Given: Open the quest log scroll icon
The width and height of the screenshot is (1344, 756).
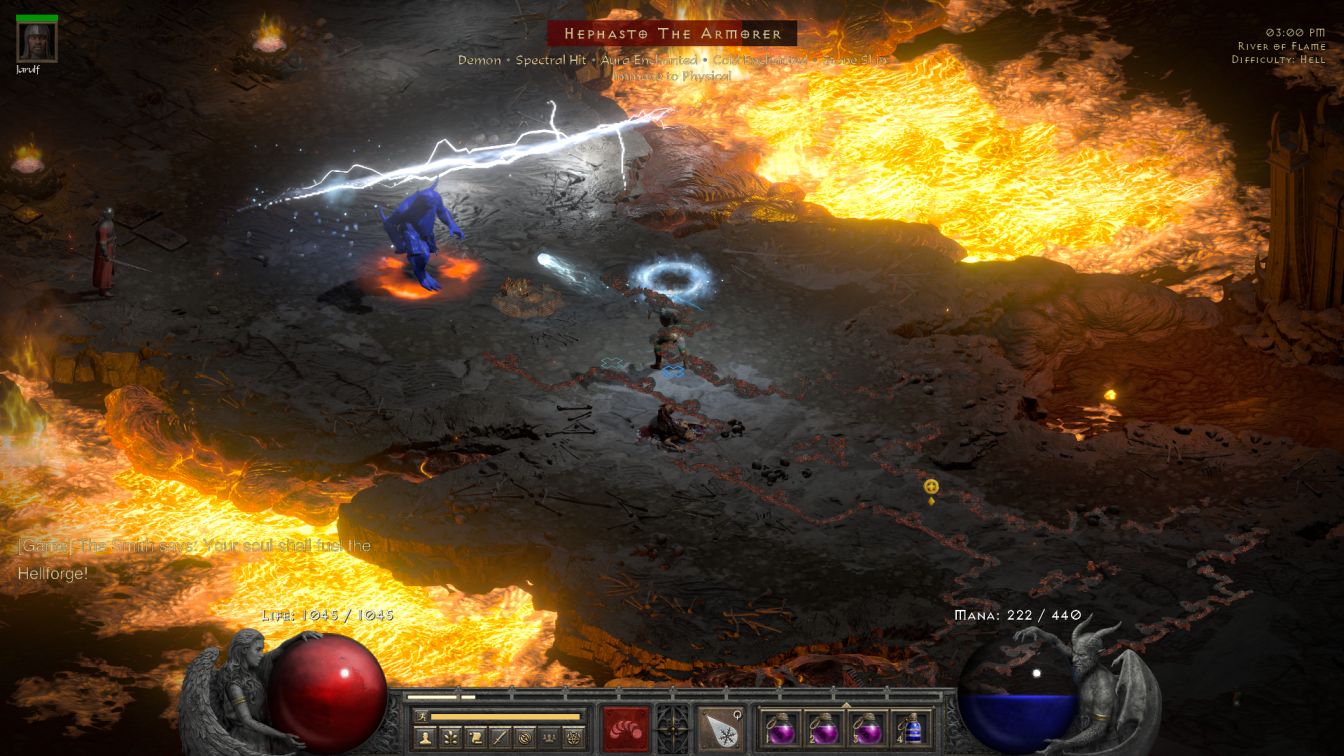Looking at the screenshot, I should [475, 738].
